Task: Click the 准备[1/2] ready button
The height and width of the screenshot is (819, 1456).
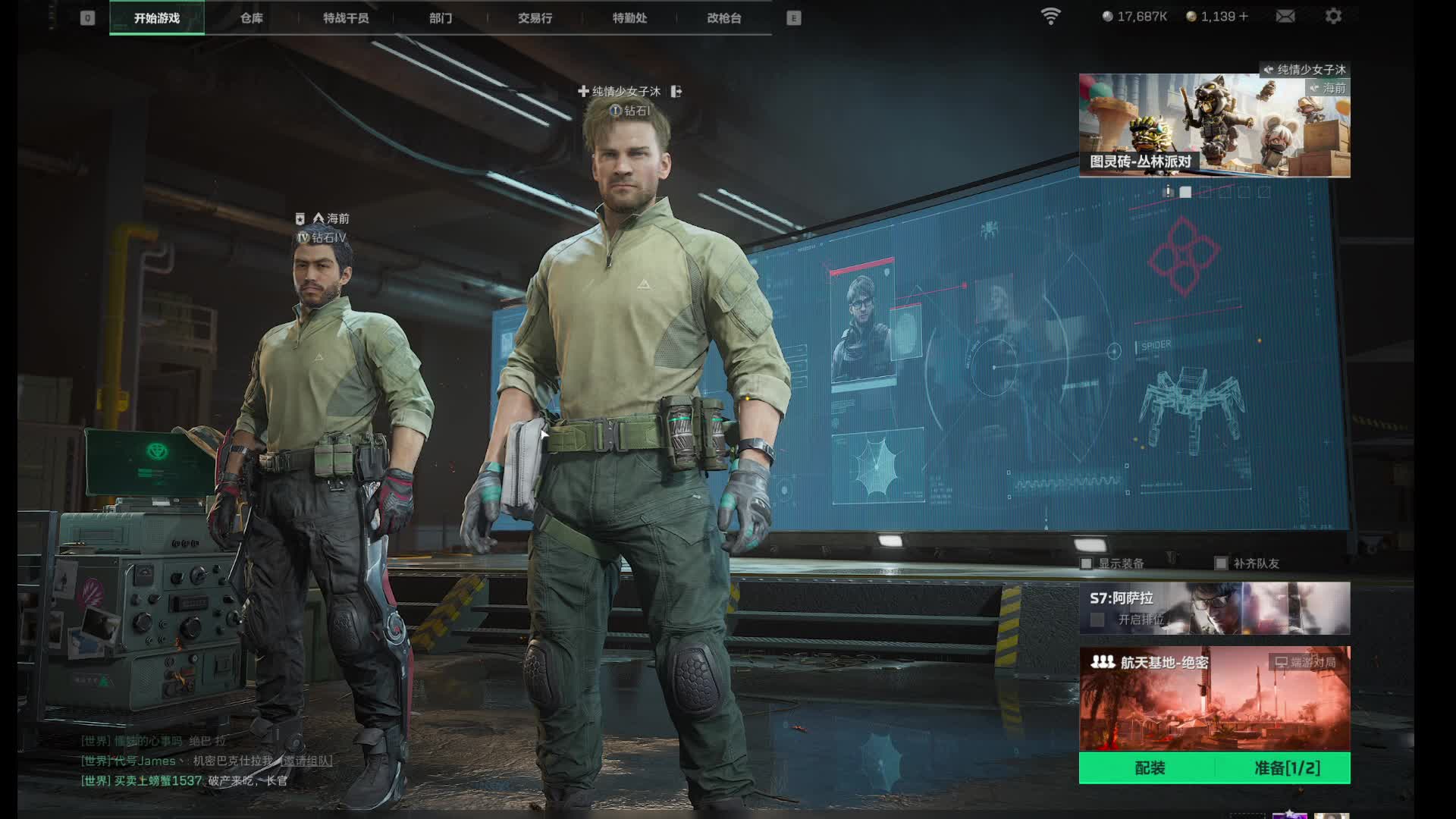Action: tap(1287, 768)
